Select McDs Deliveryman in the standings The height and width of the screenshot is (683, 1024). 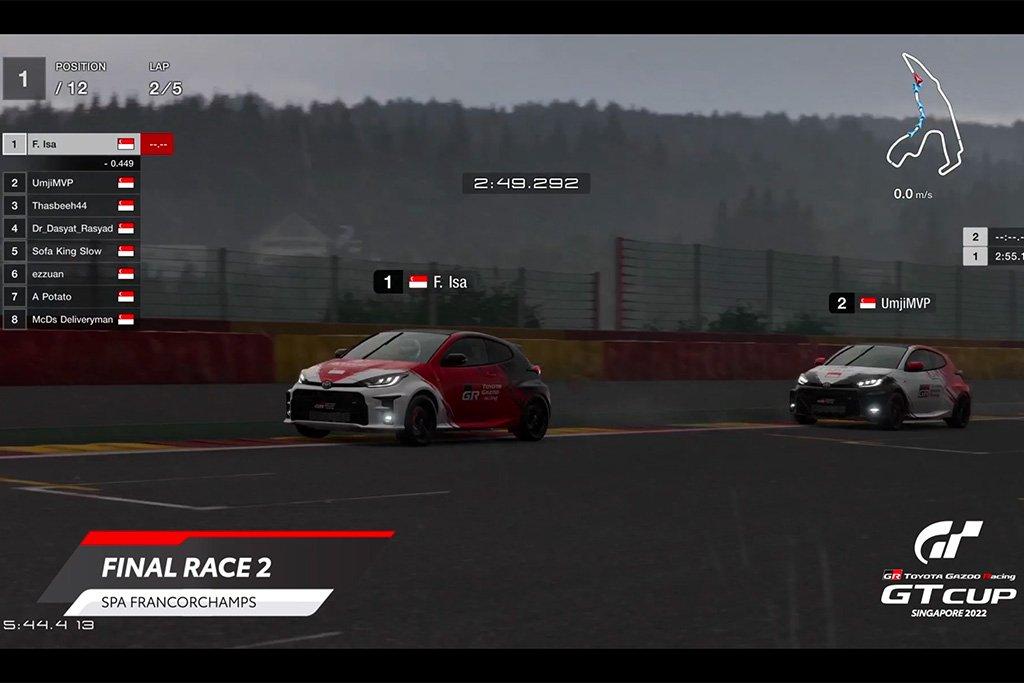click(72, 320)
